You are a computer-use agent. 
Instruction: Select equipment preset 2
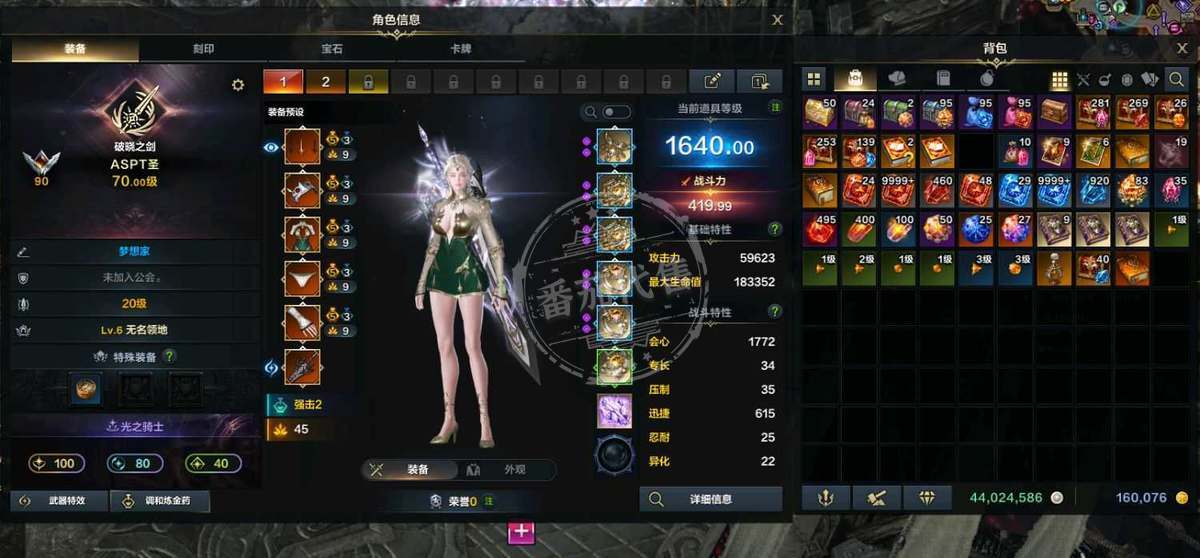(x=326, y=82)
